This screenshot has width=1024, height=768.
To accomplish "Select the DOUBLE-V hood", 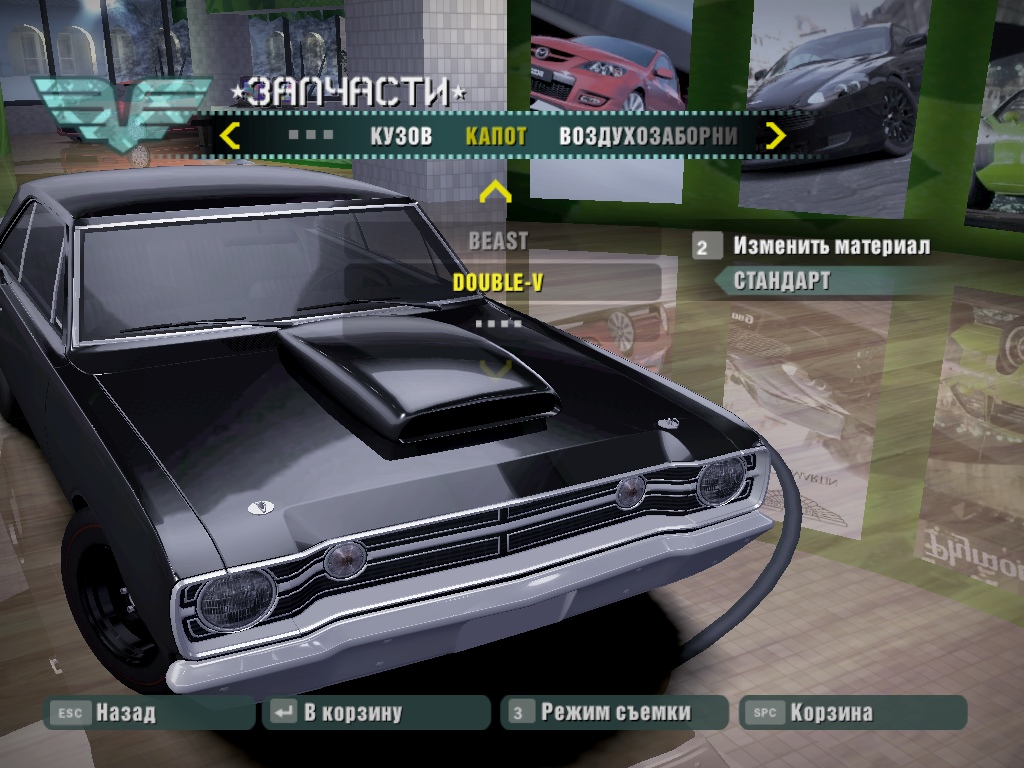I will tap(498, 283).
